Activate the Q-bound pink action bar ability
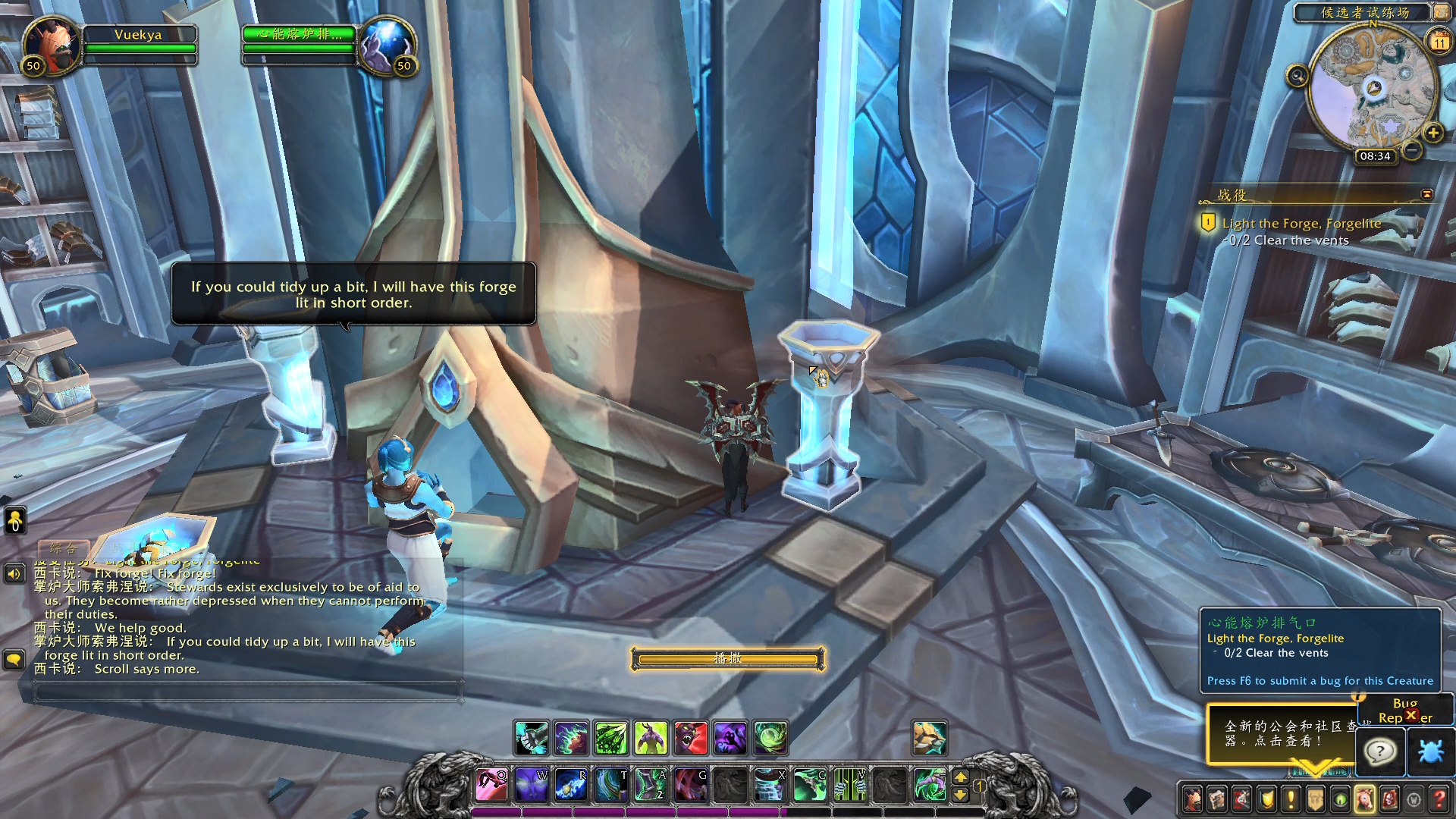The height and width of the screenshot is (819, 1456). [491, 784]
